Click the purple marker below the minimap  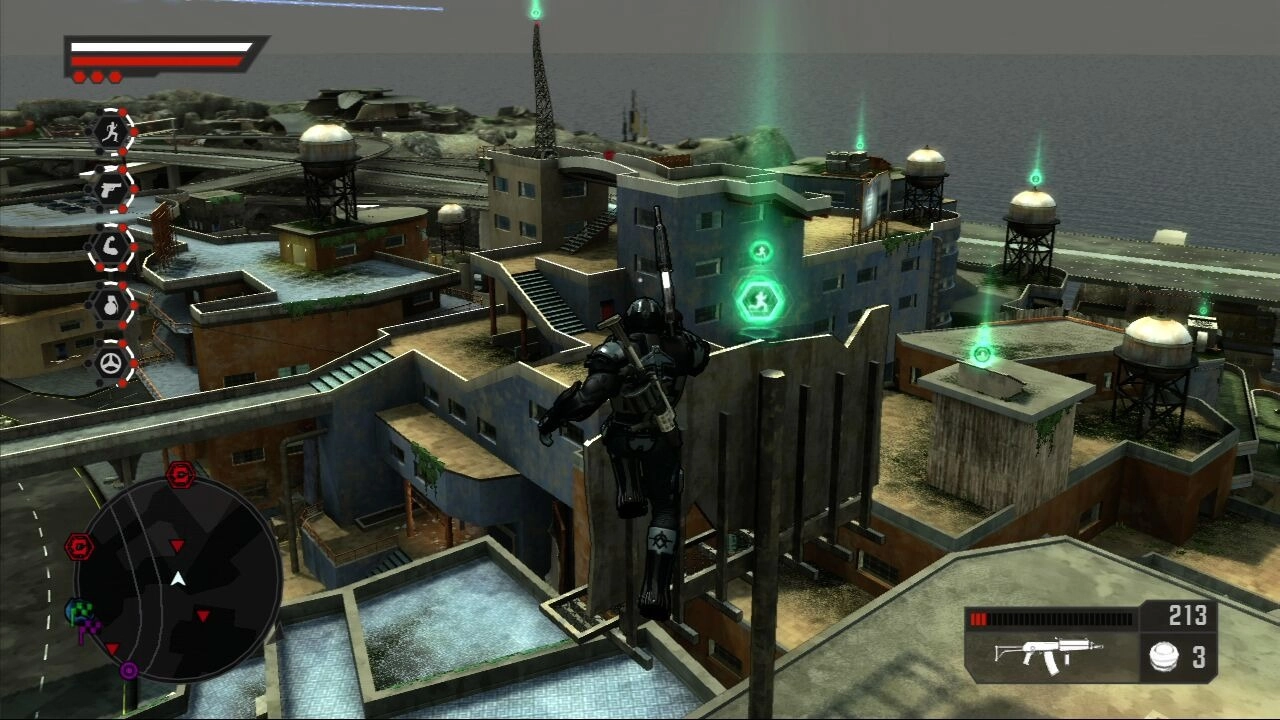click(x=129, y=670)
